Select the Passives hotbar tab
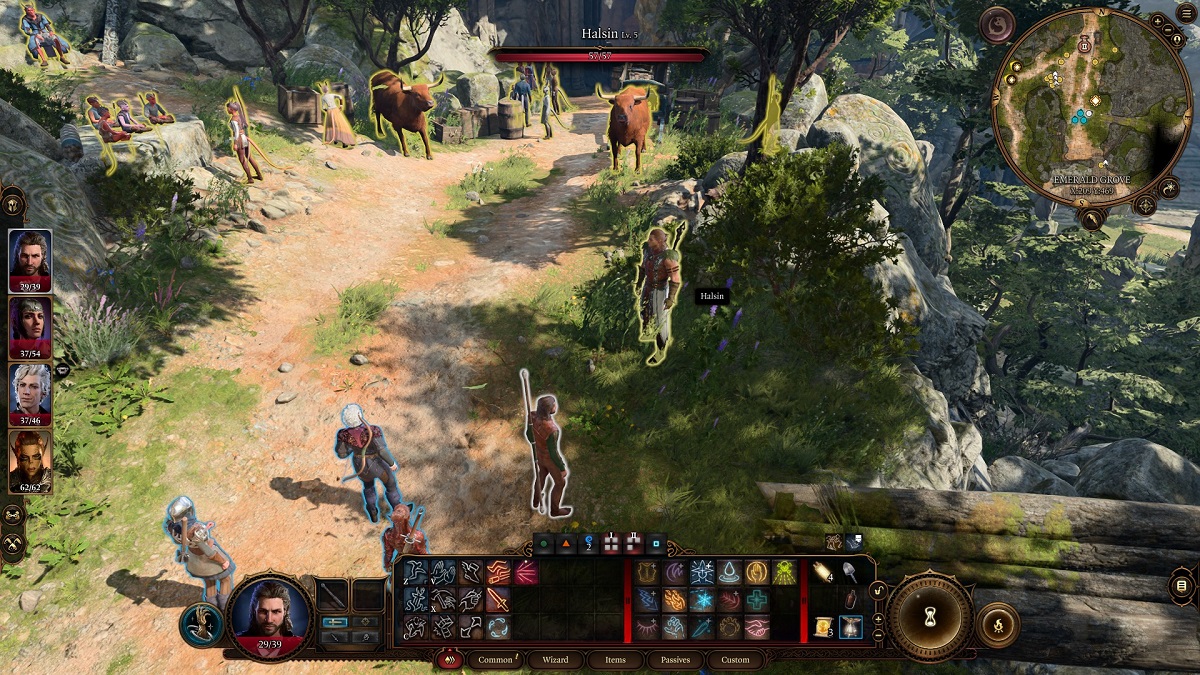The width and height of the screenshot is (1200, 675). click(x=676, y=660)
